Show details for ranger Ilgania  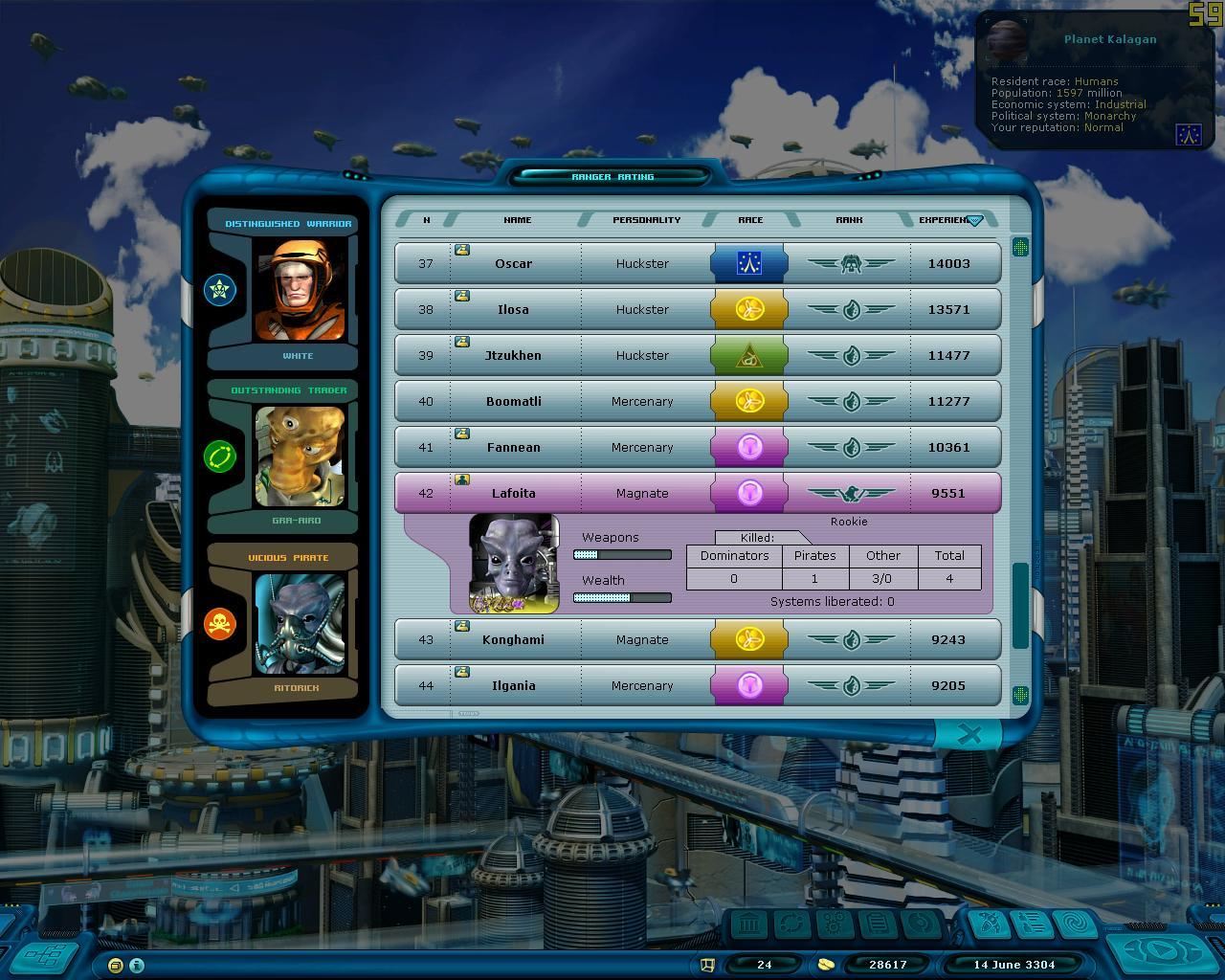coord(514,685)
